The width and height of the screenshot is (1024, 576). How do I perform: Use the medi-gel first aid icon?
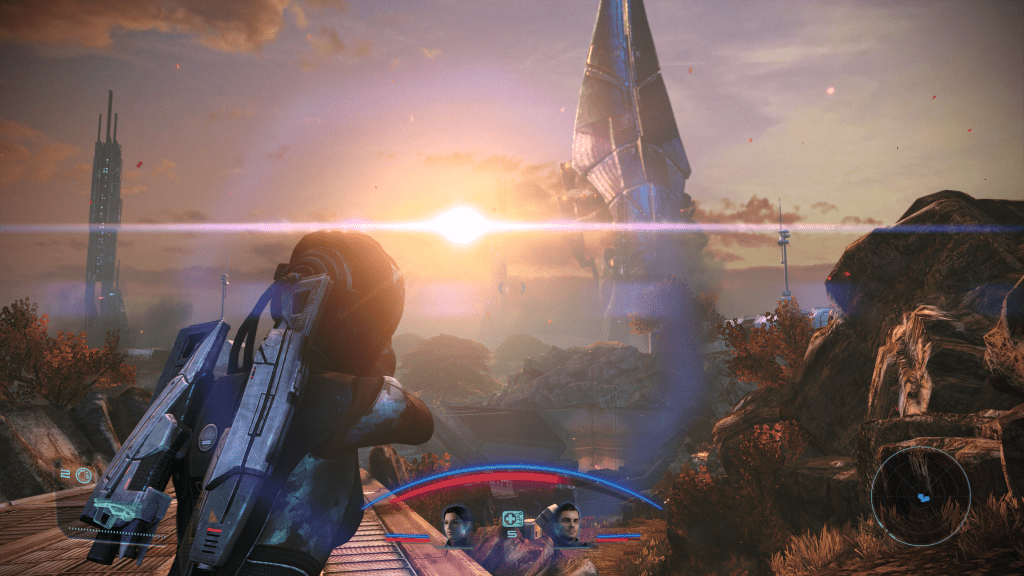tap(512, 519)
